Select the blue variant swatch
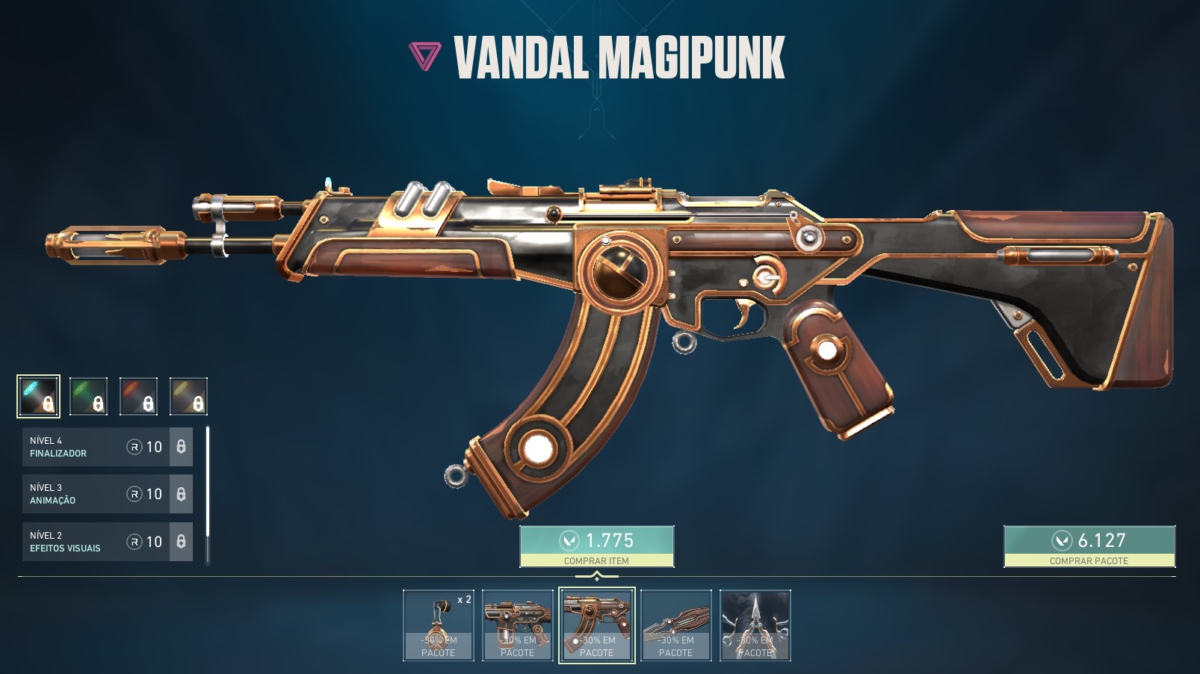Screen dimensions: 1200x674 [39, 396]
